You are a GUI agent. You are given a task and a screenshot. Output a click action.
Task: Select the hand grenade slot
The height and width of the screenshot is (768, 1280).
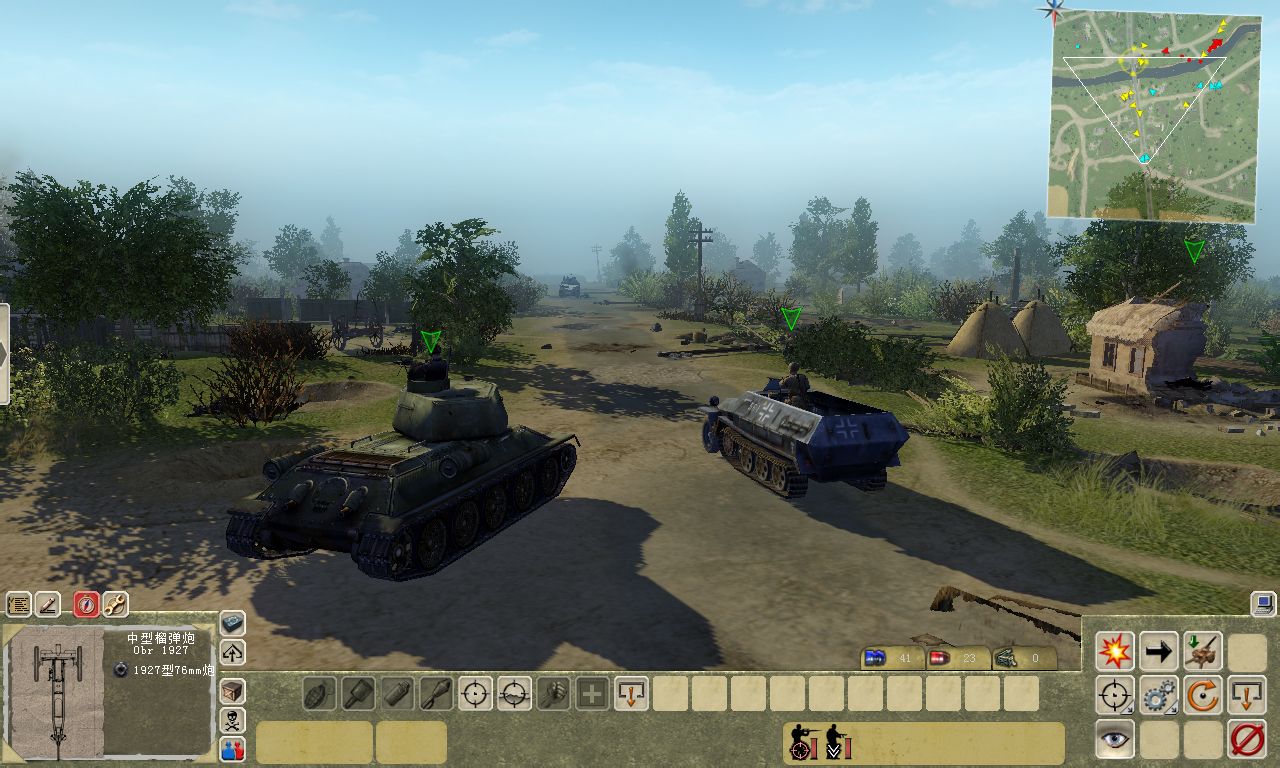pyautogui.click(x=319, y=693)
